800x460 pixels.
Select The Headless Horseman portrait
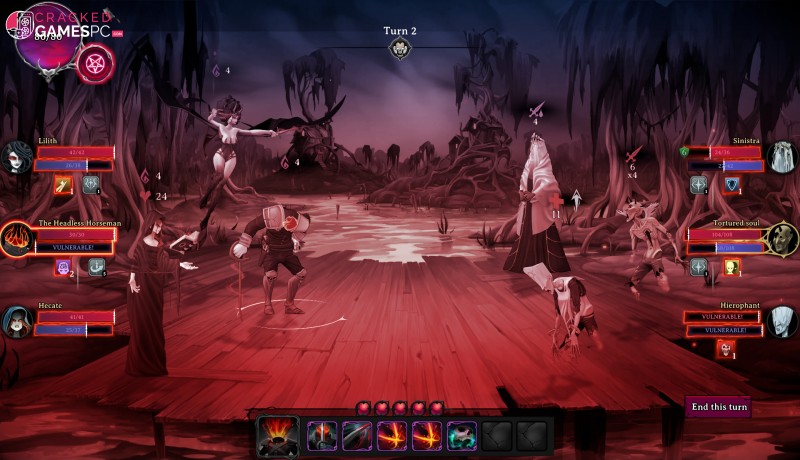[17, 239]
